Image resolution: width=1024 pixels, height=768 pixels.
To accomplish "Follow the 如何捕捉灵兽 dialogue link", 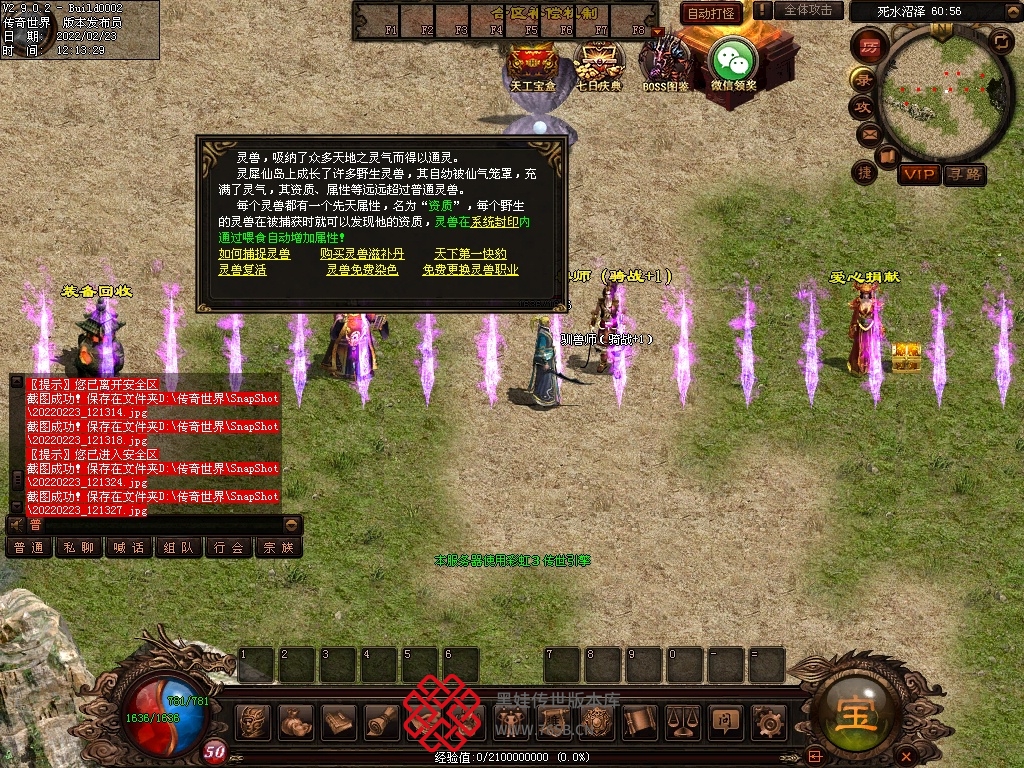I will 255,254.
